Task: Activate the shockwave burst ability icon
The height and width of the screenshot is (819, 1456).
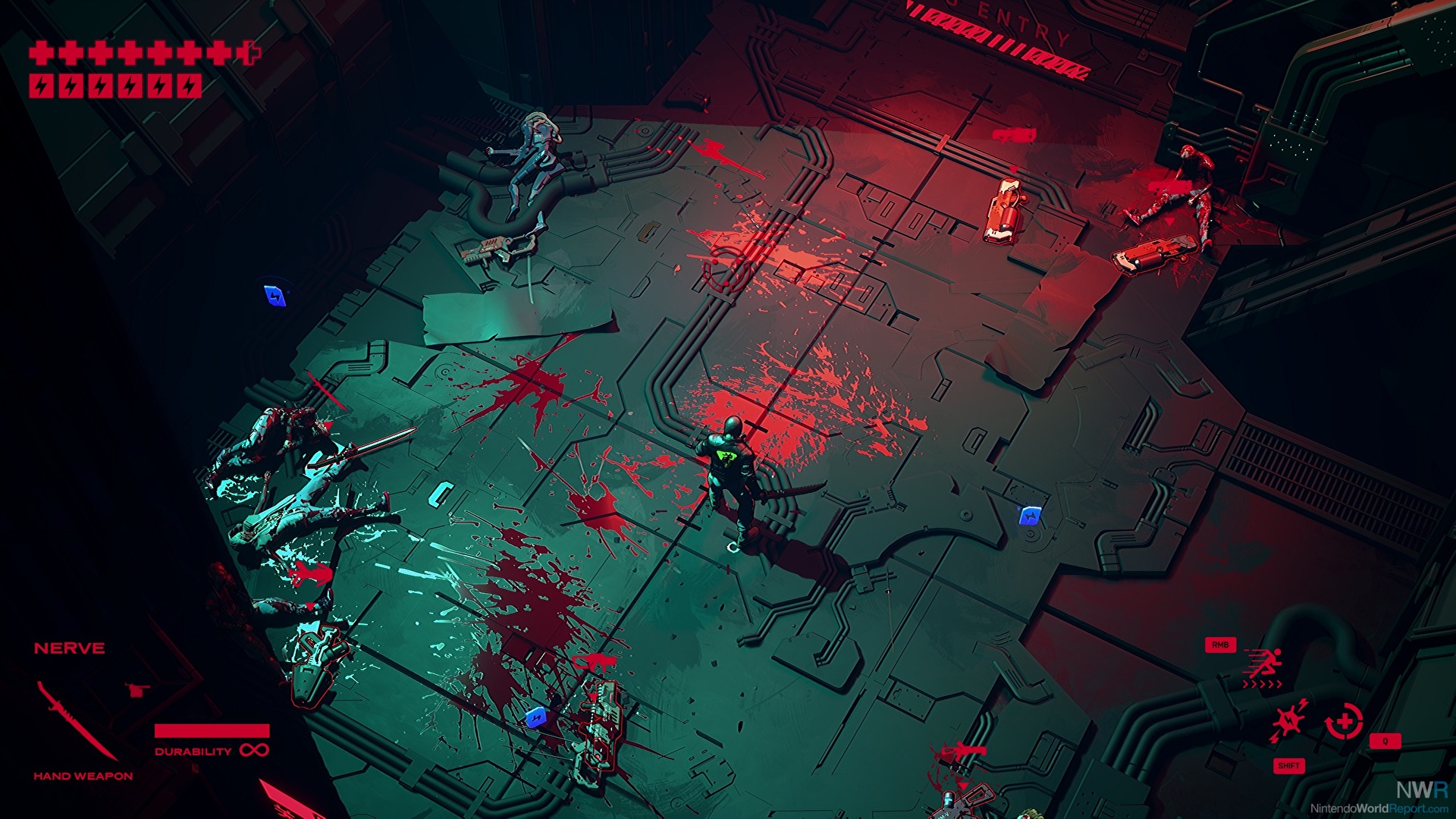Action: pos(1290,720)
